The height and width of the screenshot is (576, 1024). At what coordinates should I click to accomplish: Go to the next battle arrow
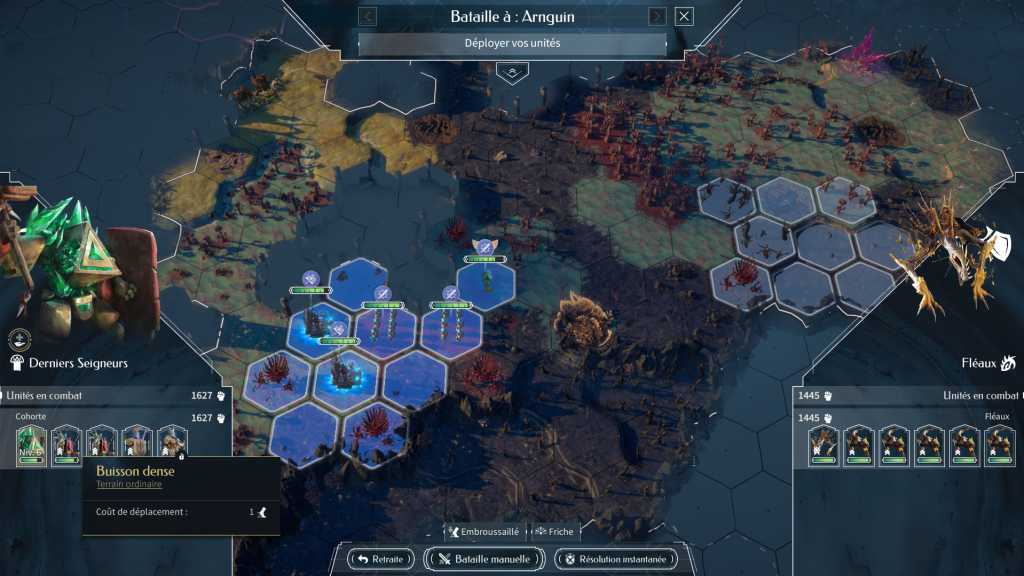click(657, 16)
